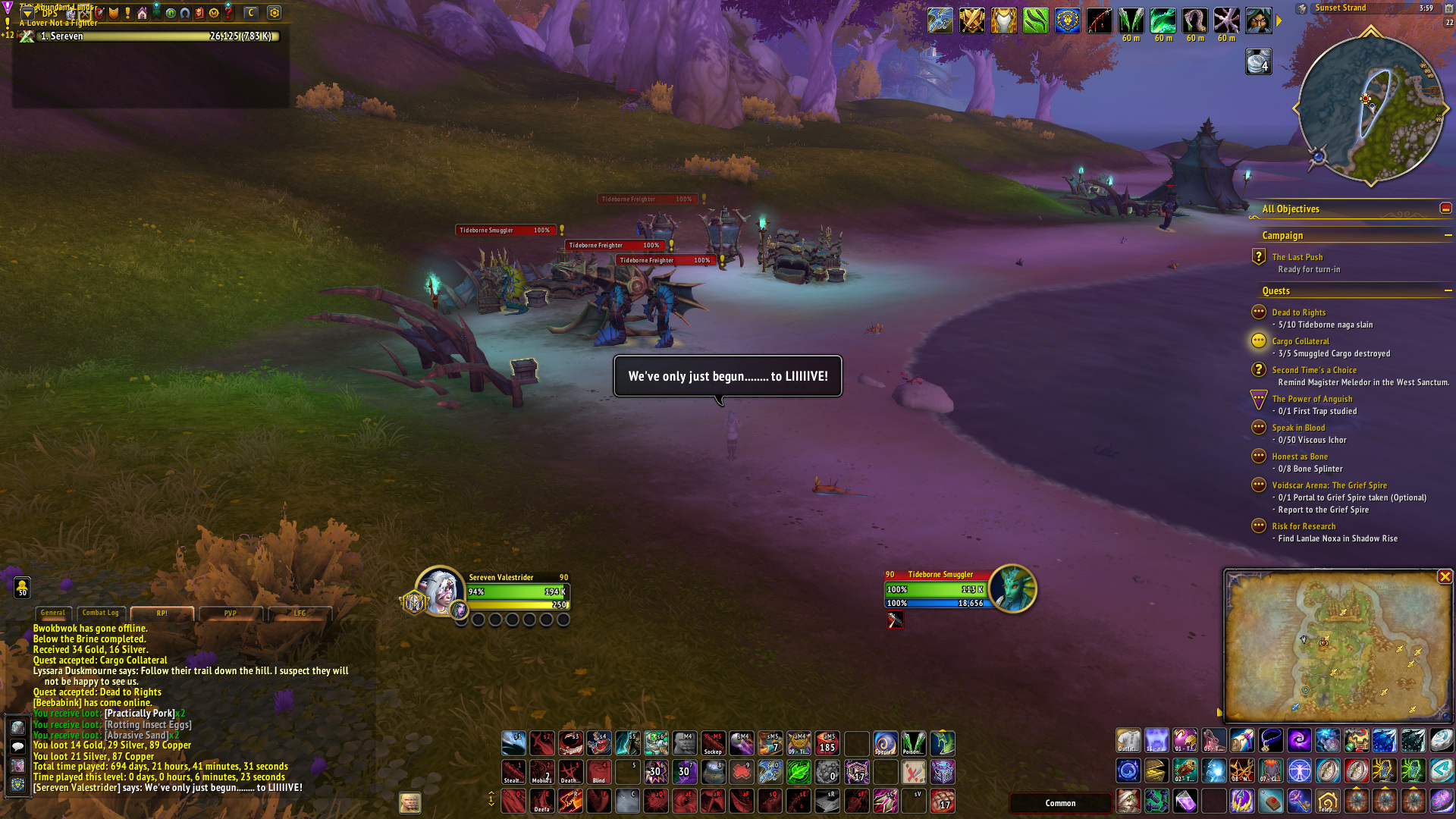
Task: Collapse the Quests section header
Action: [1448, 291]
